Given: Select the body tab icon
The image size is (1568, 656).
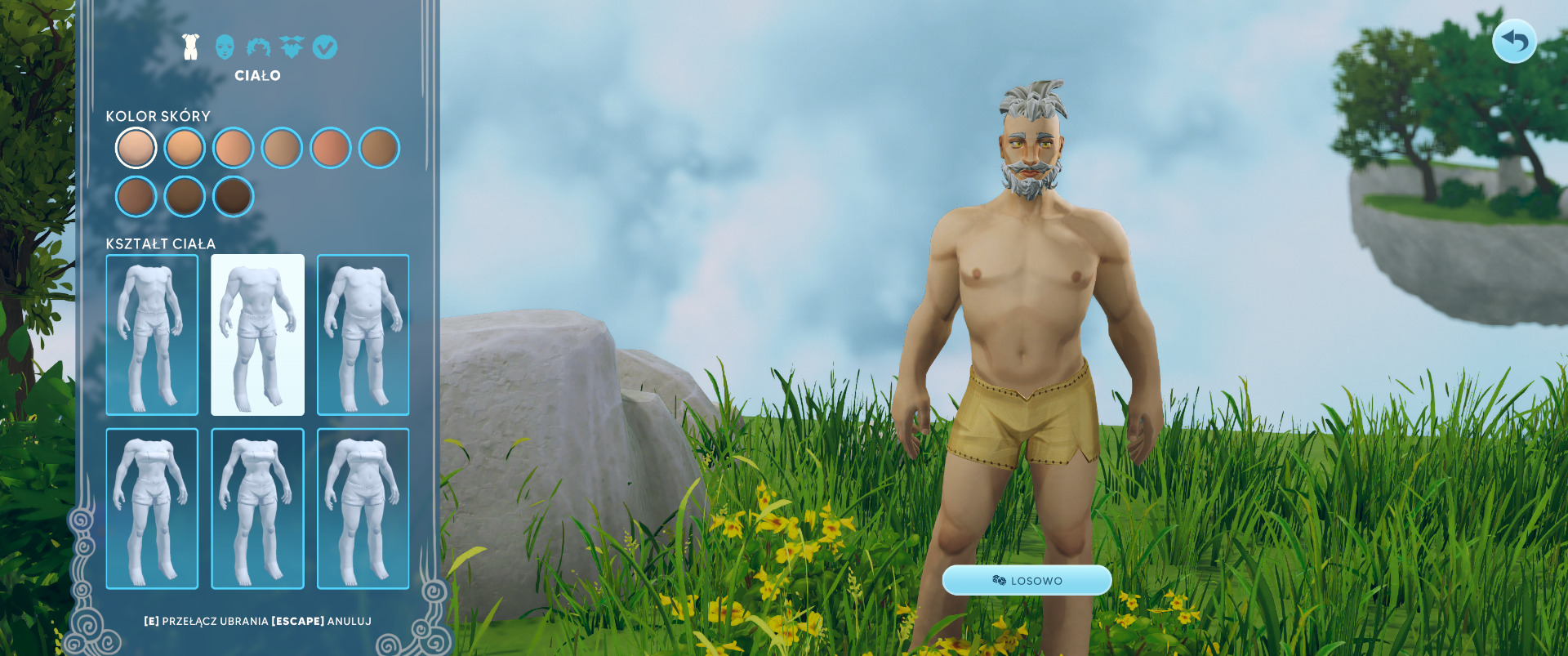Looking at the screenshot, I should (191, 47).
